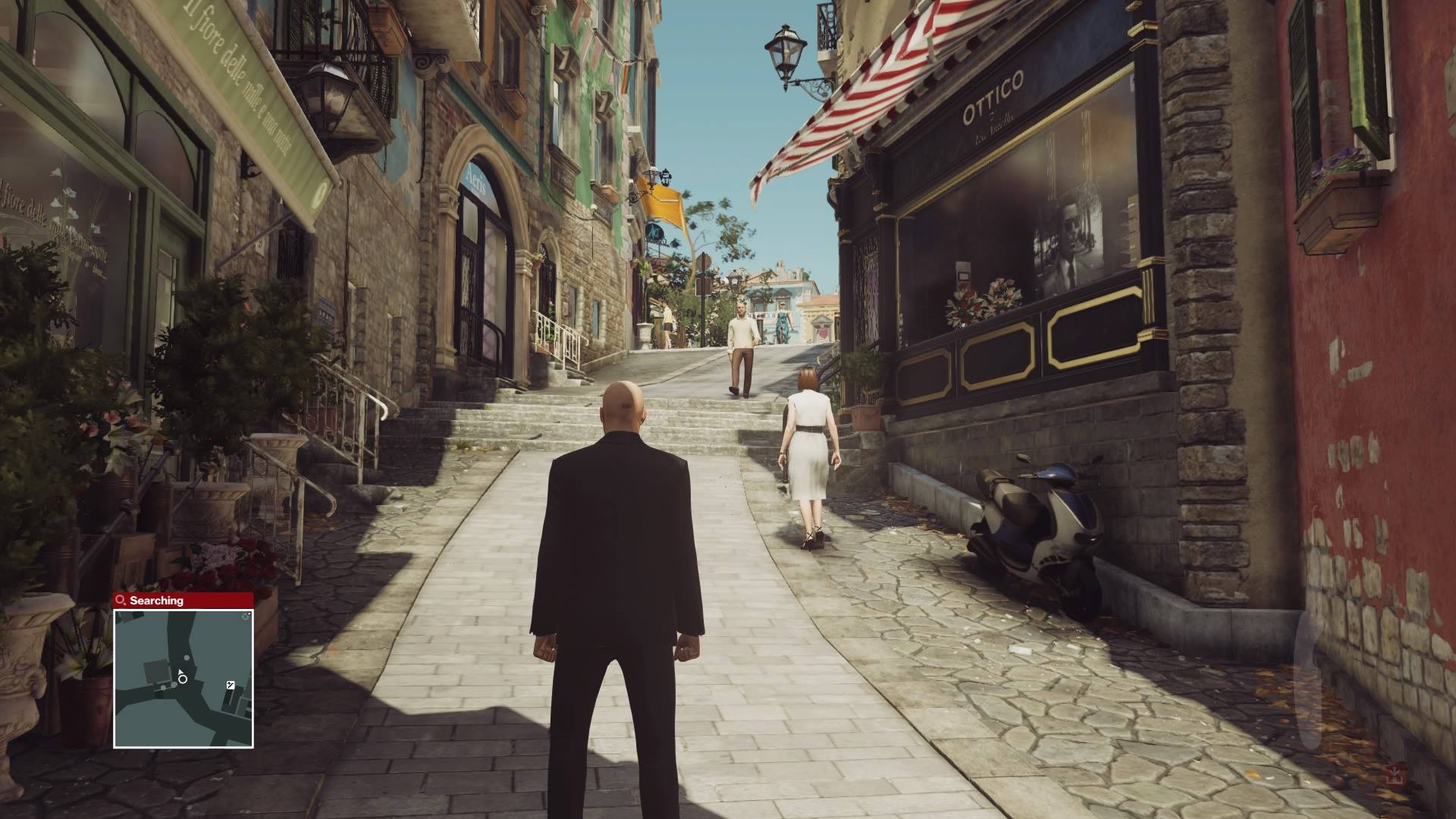Image resolution: width=1456 pixels, height=819 pixels.
Task: Click the red Searching status banner
Action: pos(184,600)
